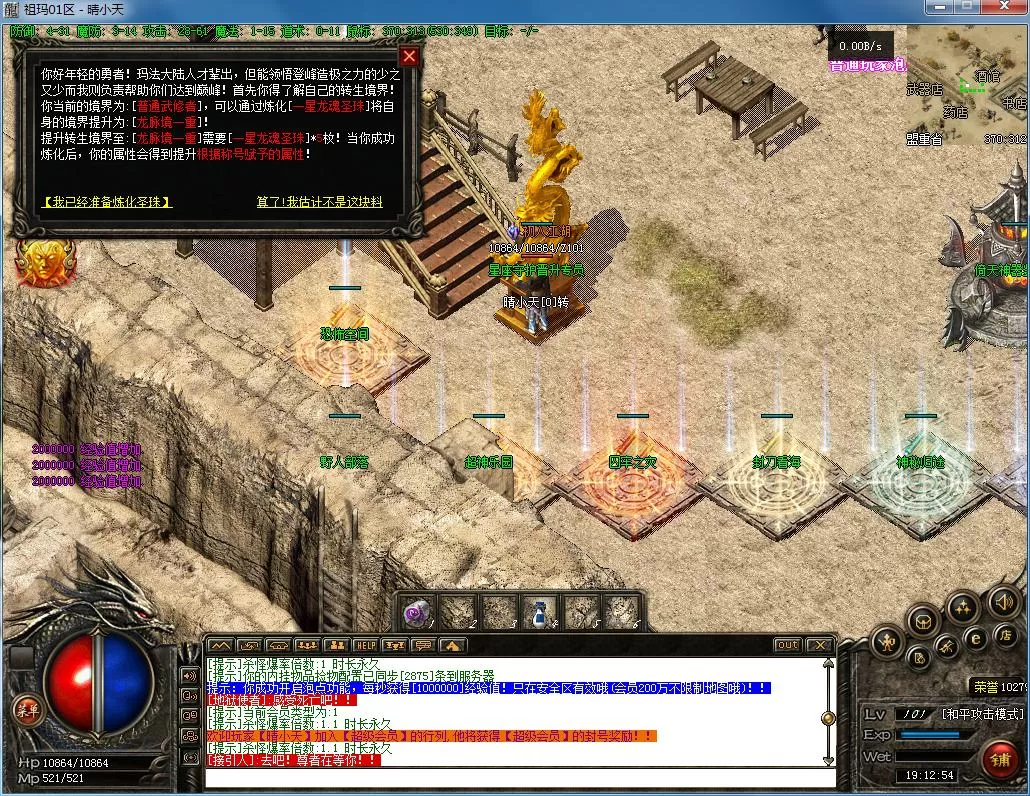1030x796 pixels.
Task: Close the NPC dialogue window
Action: 408,57
